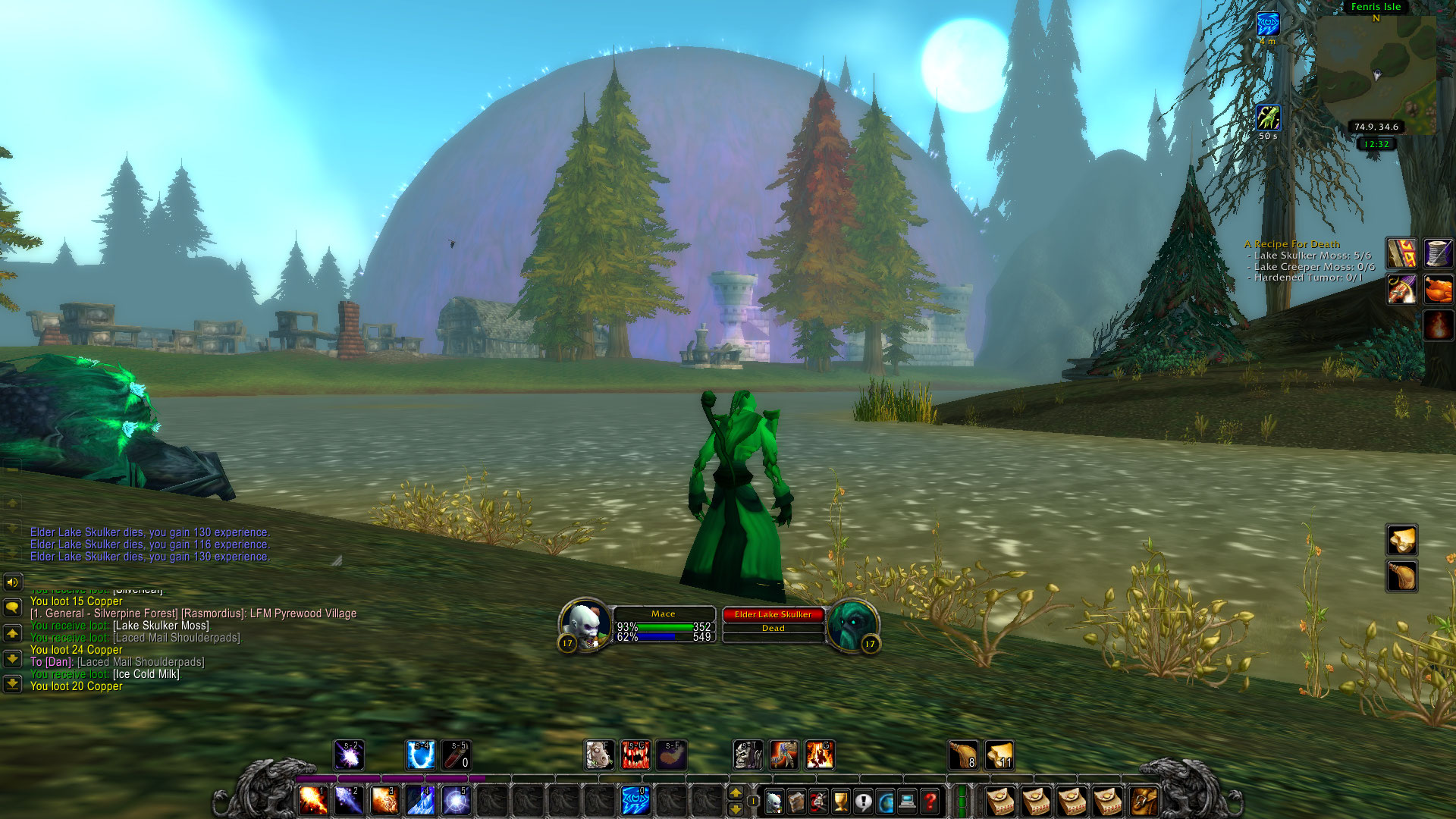Open the cooking fire profession icon
The width and height of the screenshot is (1456, 819).
[1438, 325]
